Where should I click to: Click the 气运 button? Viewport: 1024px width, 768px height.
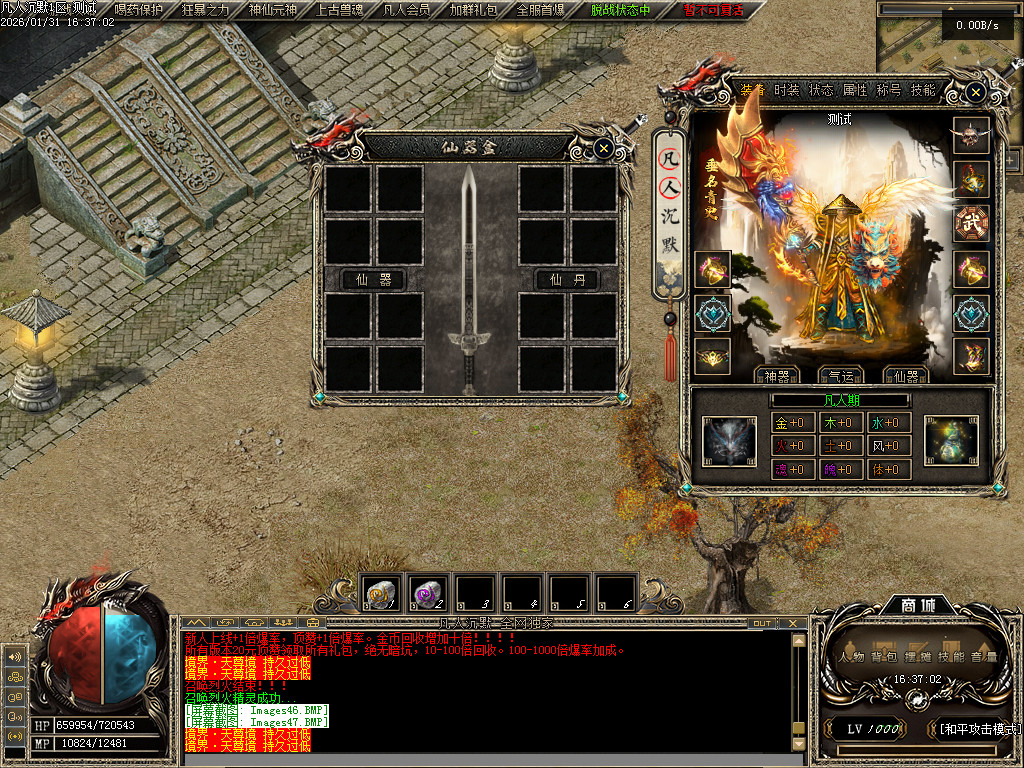(x=841, y=376)
